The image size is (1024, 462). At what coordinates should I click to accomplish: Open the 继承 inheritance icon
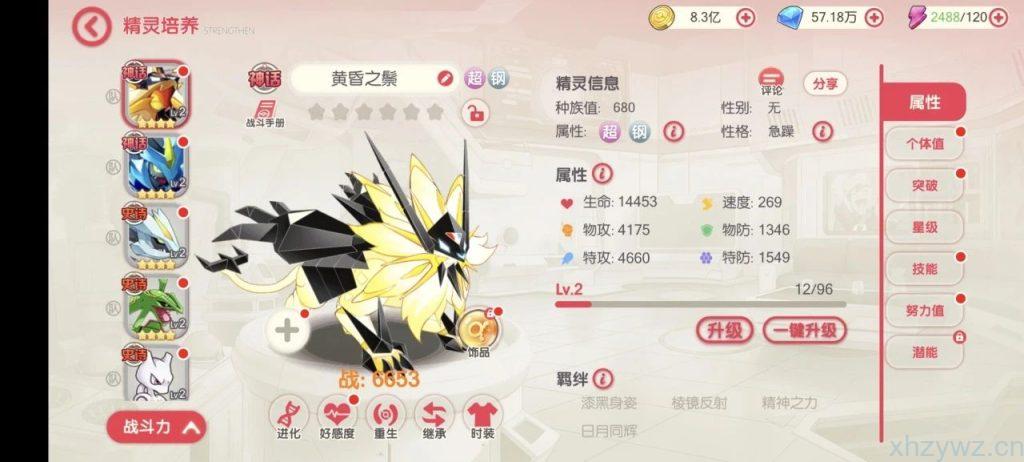pyautogui.click(x=434, y=413)
